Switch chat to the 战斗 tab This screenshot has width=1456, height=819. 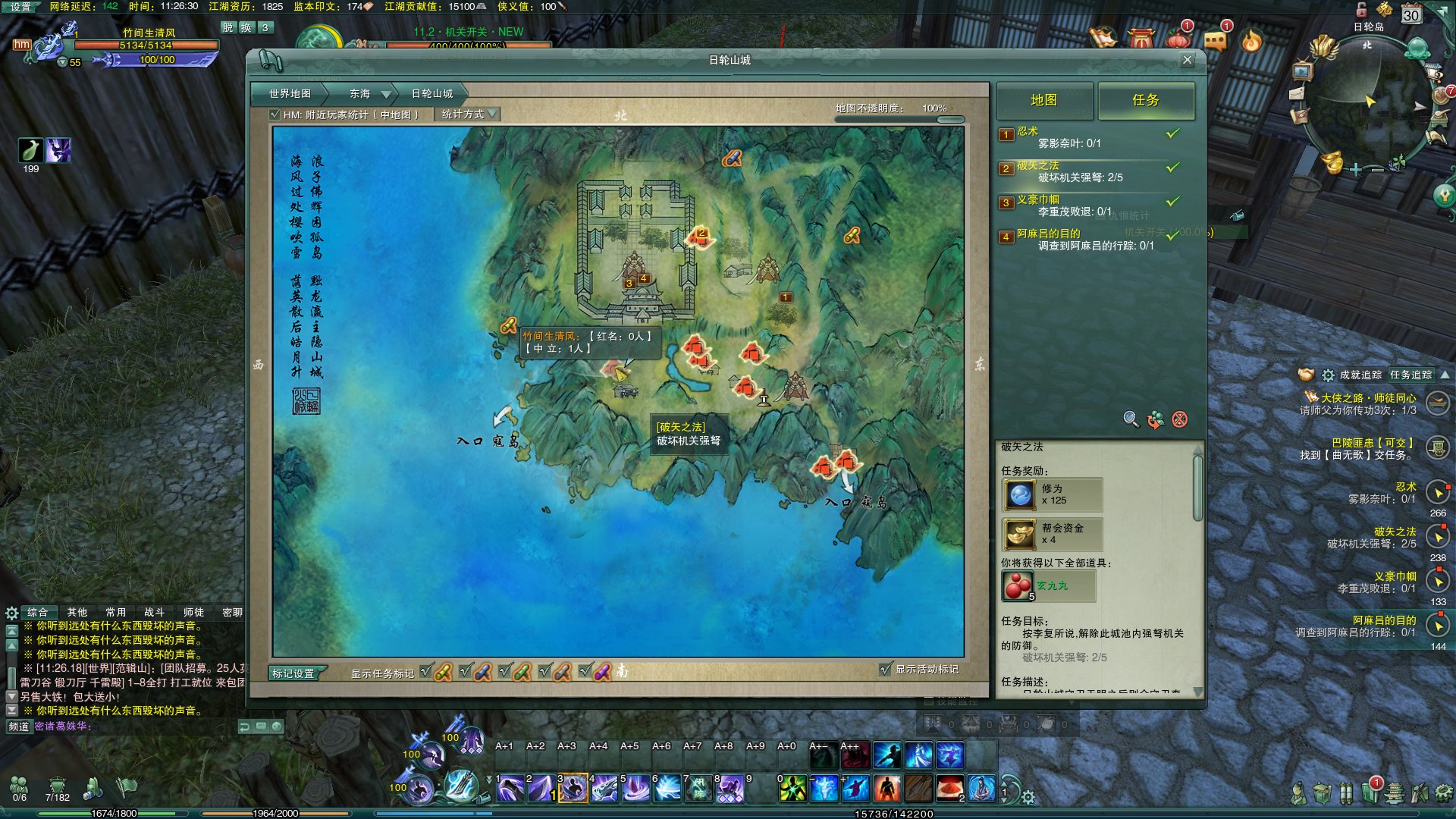tap(154, 612)
